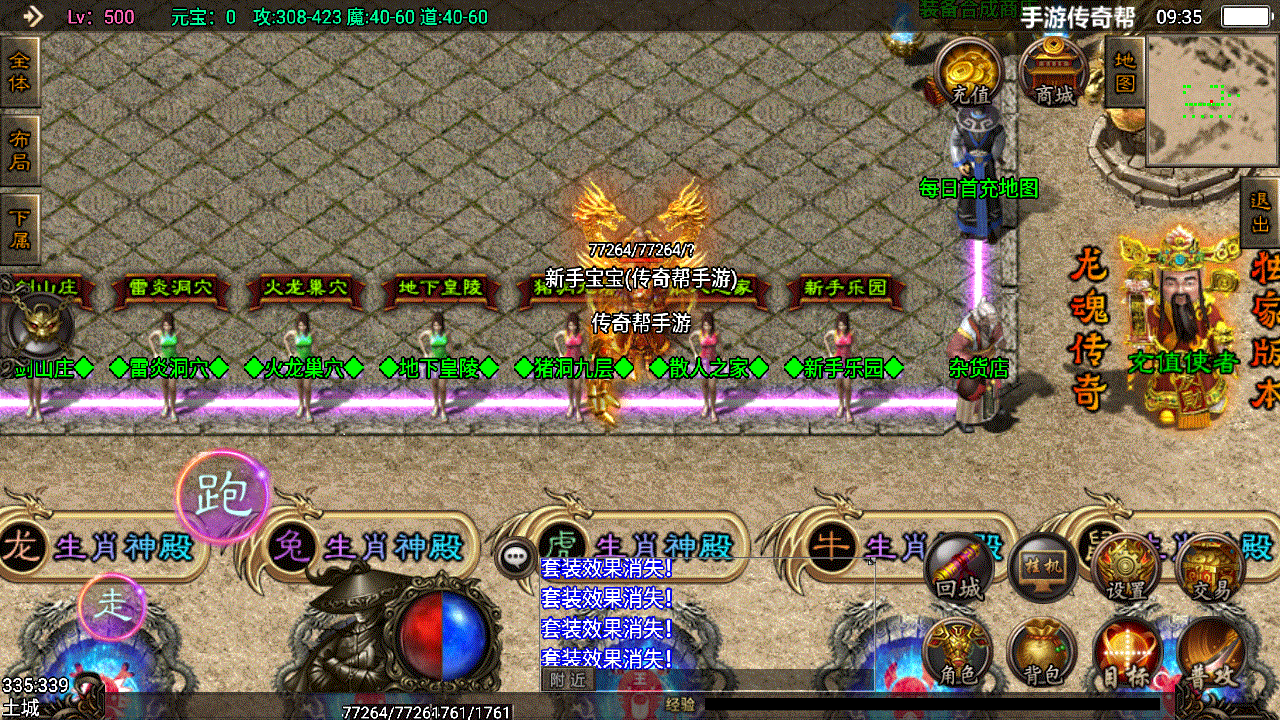This screenshot has height=720, width=1280.
Task: Open the 设置 settings icon
Action: click(1125, 565)
